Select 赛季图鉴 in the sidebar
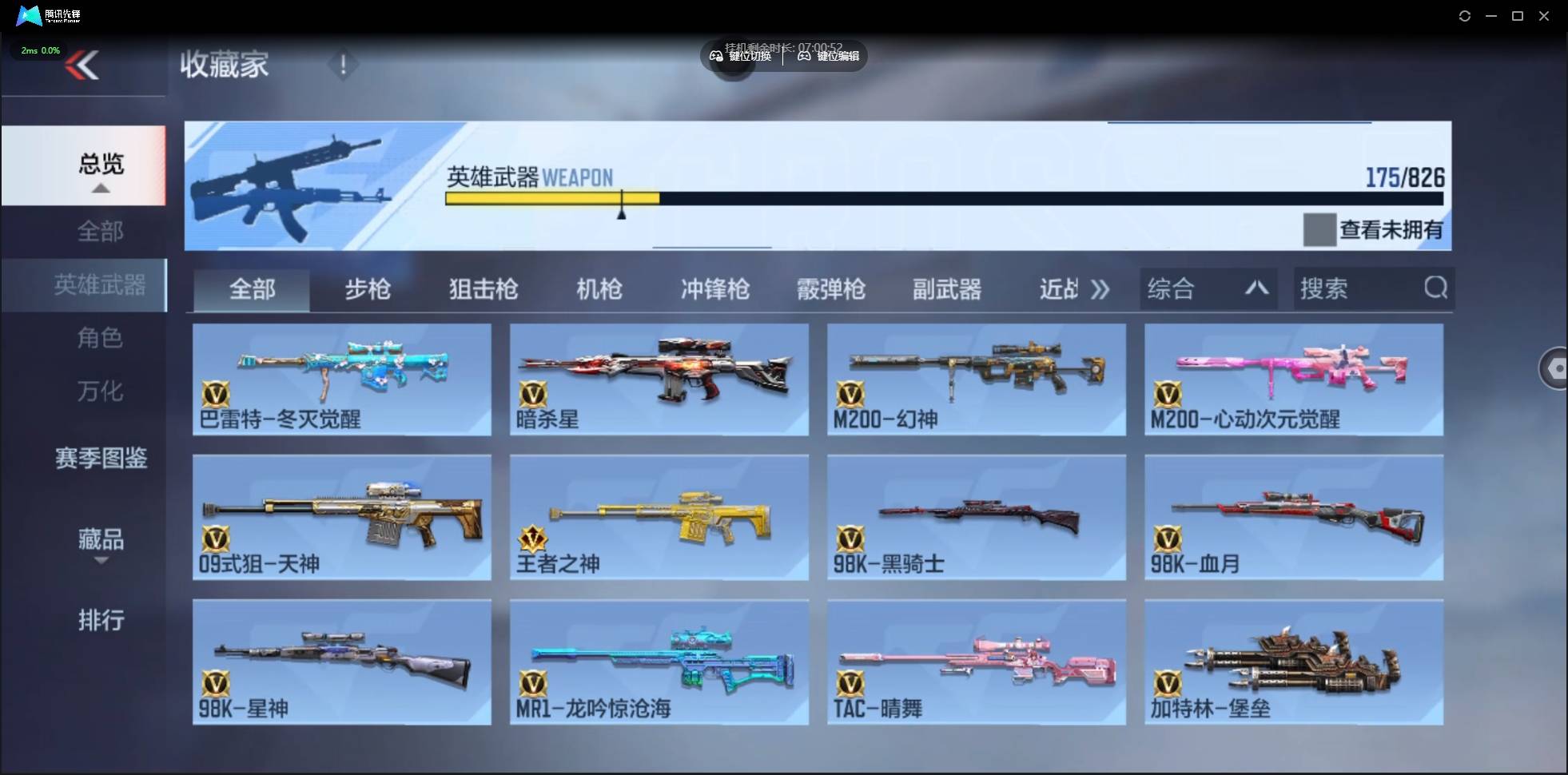Viewport: 1568px width, 775px height. click(x=101, y=458)
